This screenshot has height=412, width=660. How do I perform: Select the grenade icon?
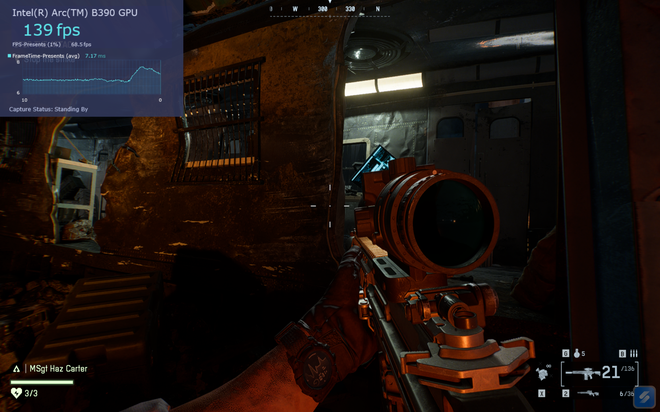click(x=577, y=353)
